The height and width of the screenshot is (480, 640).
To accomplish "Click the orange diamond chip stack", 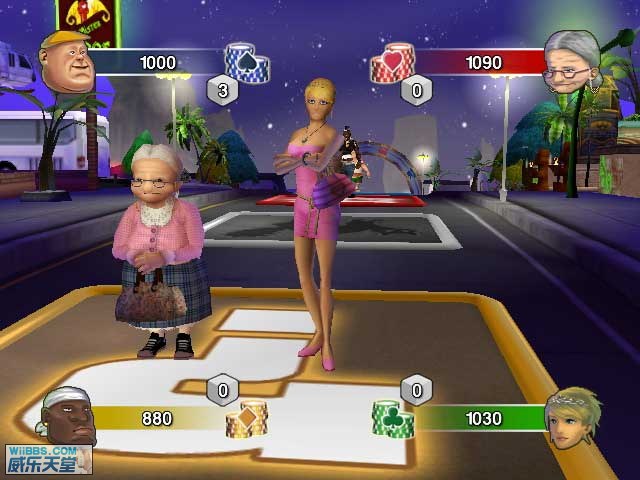I will (x=247, y=416).
